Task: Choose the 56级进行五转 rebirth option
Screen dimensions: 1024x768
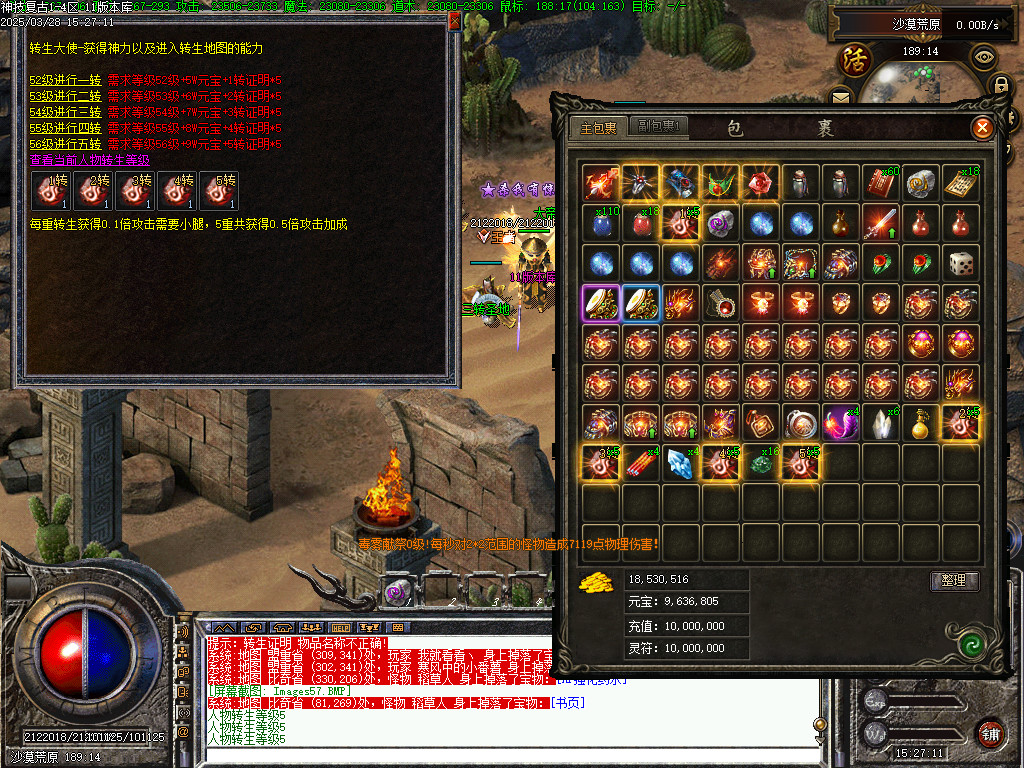Action: point(66,144)
